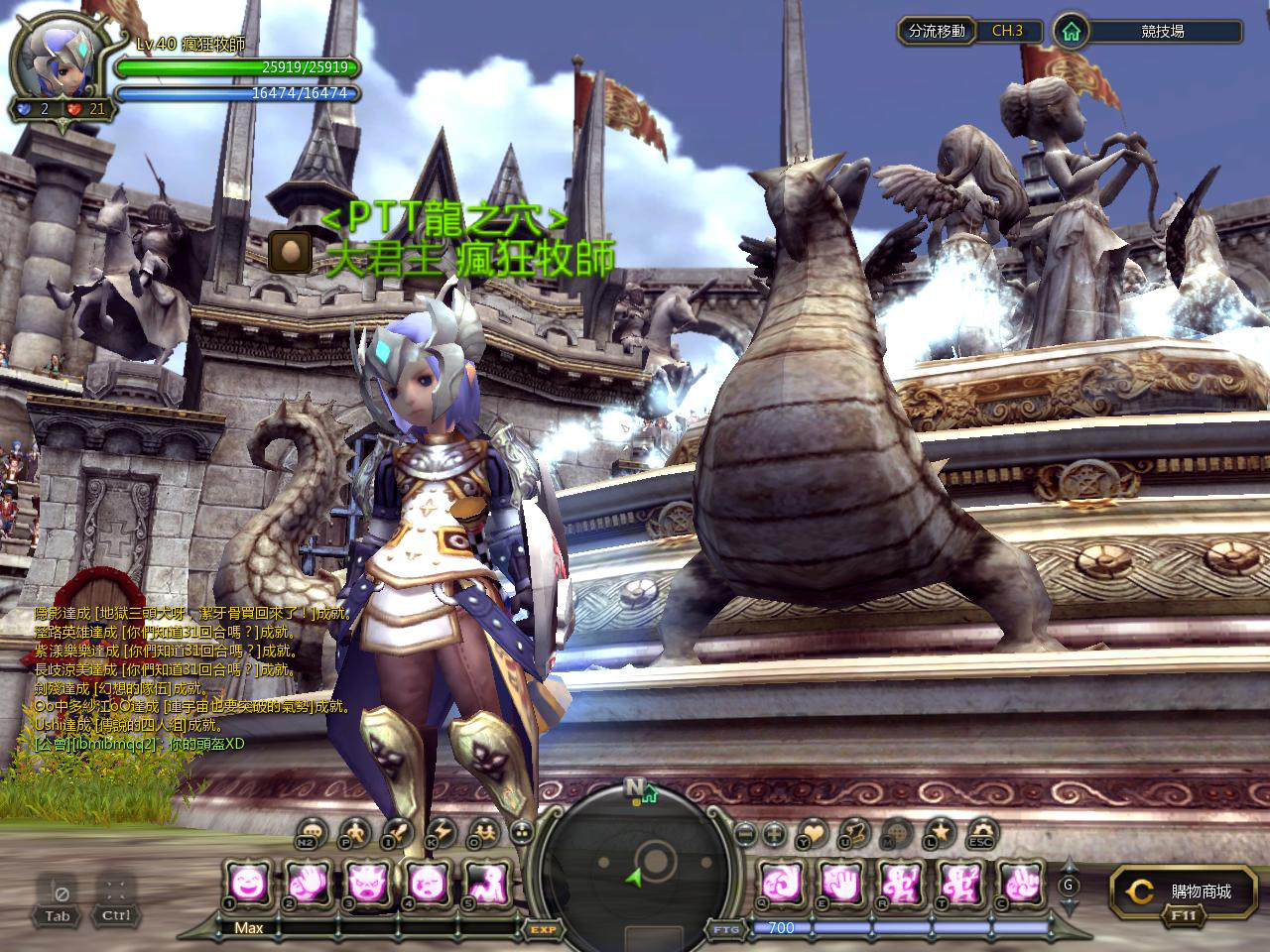The width and height of the screenshot is (1270, 952).
Task: Open the 購物商城 cash shop
Action: pyautogui.click(x=1178, y=892)
